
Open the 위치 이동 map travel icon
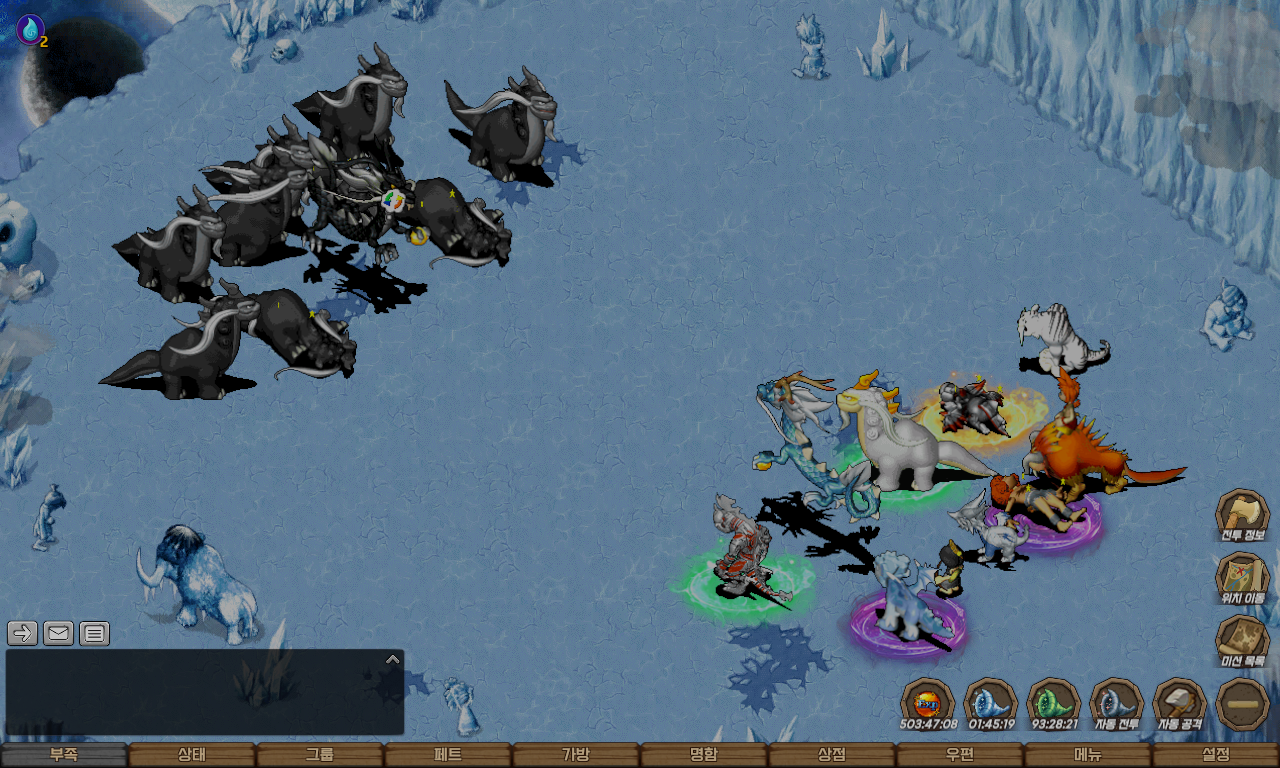pyautogui.click(x=1243, y=579)
